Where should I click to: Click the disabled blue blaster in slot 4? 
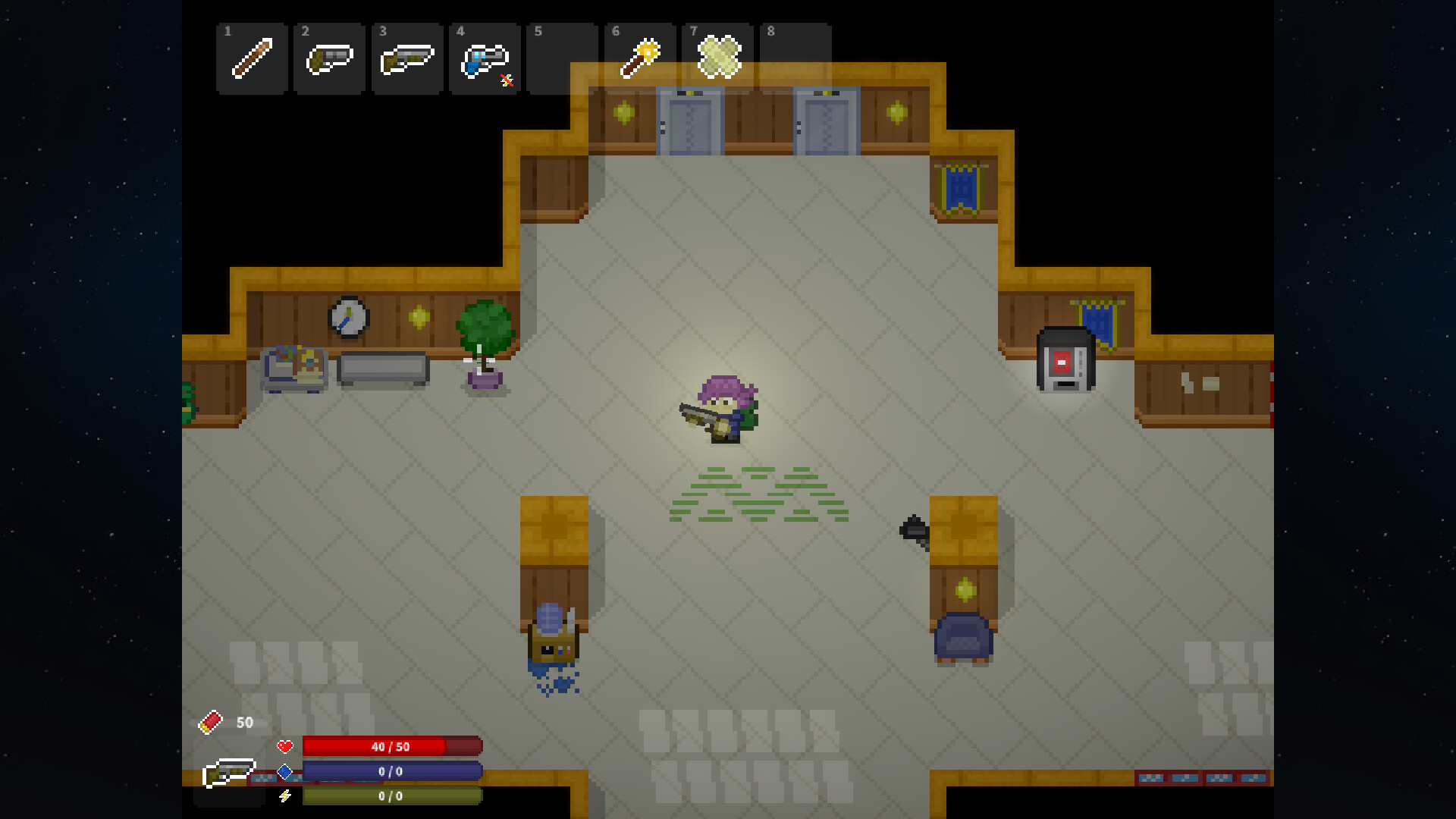(x=485, y=57)
